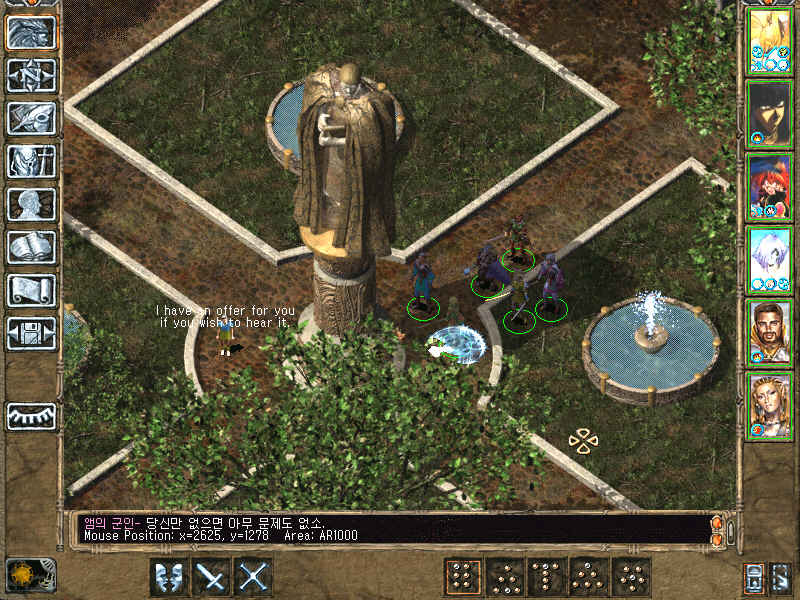Open the inventory armor icon

(31, 161)
